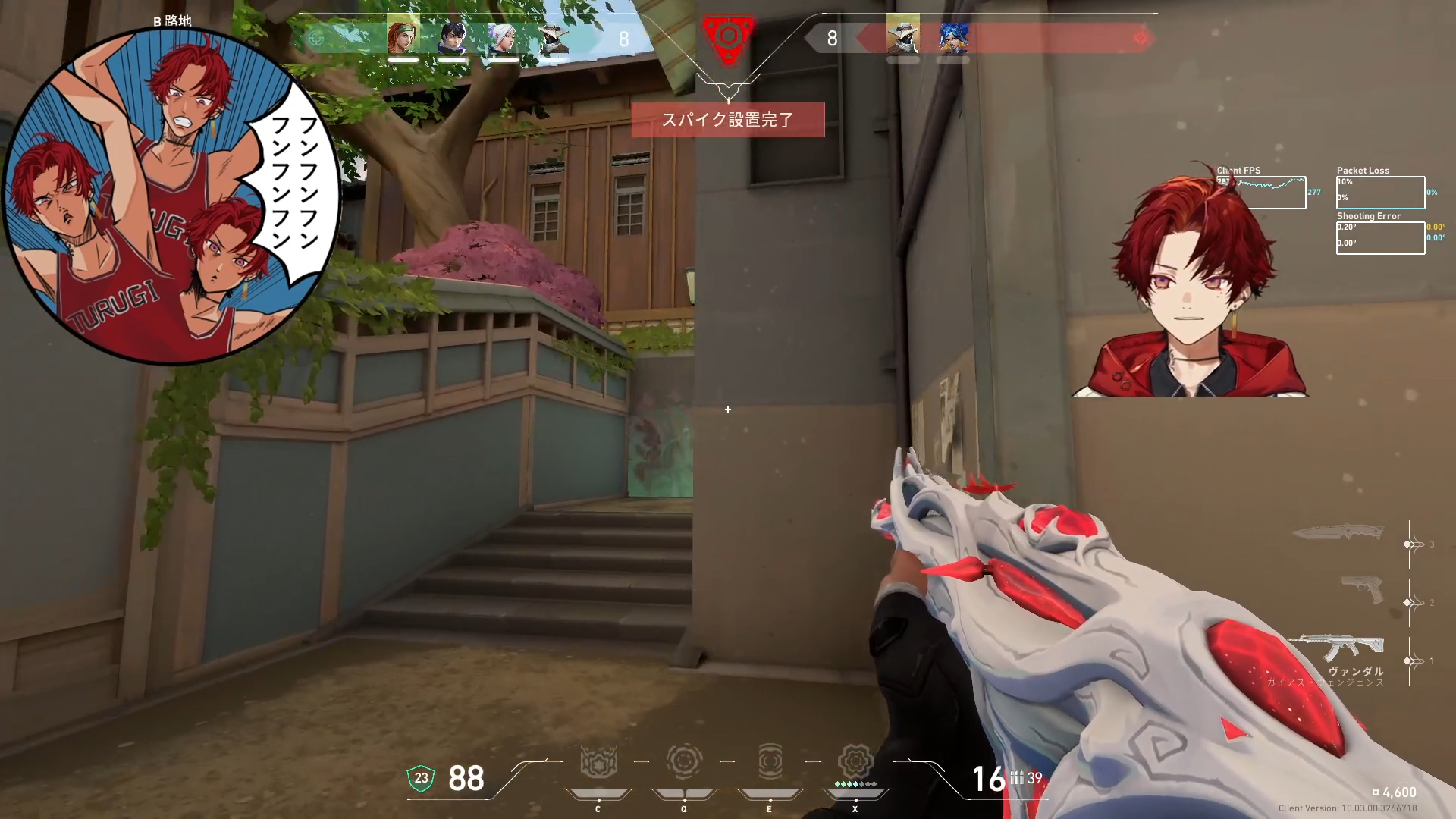
Task: Select the Shooting Error graph
Action: coord(1380,237)
